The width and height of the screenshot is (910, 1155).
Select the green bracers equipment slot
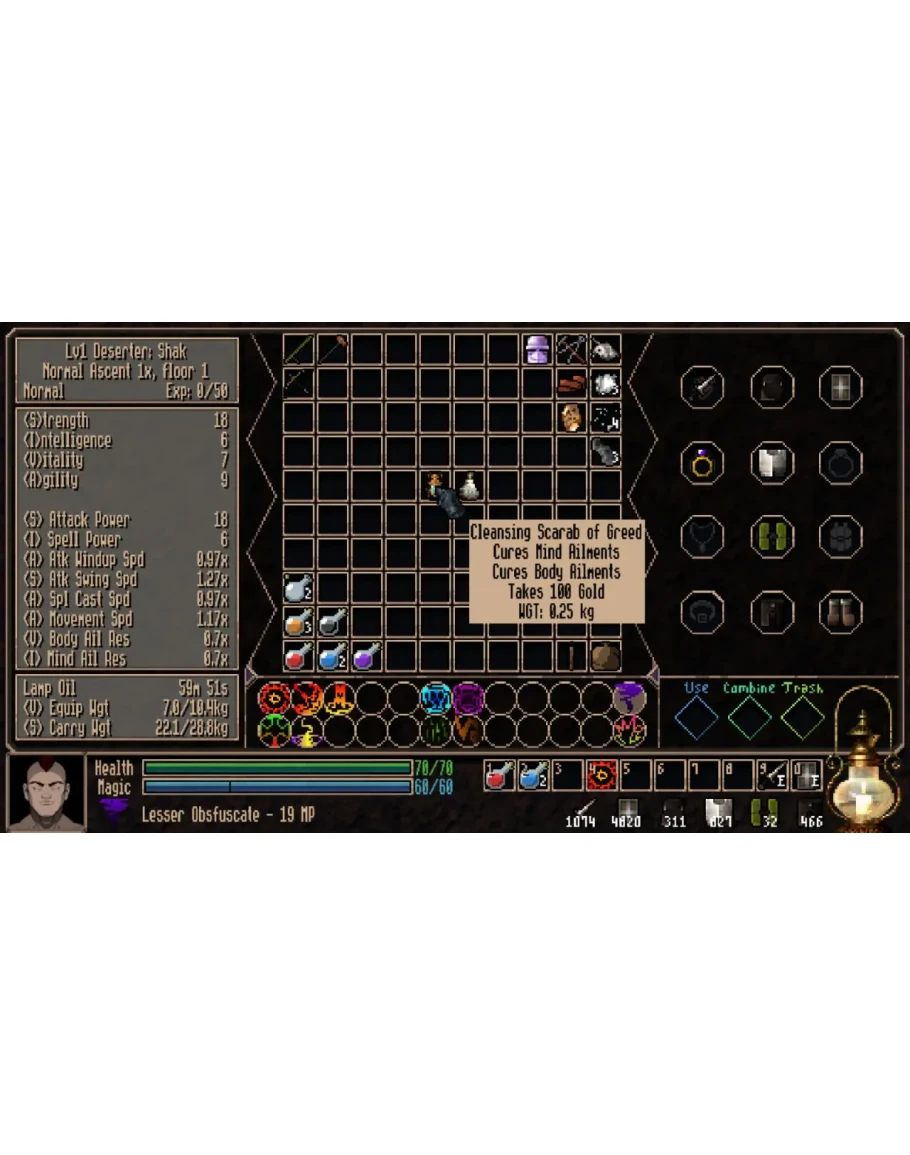click(x=771, y=536)
